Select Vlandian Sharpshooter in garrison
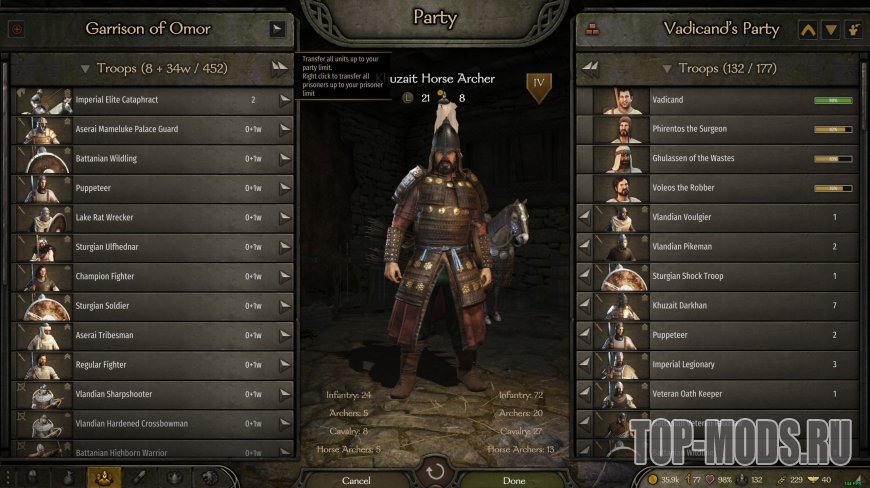This screenshot has width=870, height=488. point(150,394)
